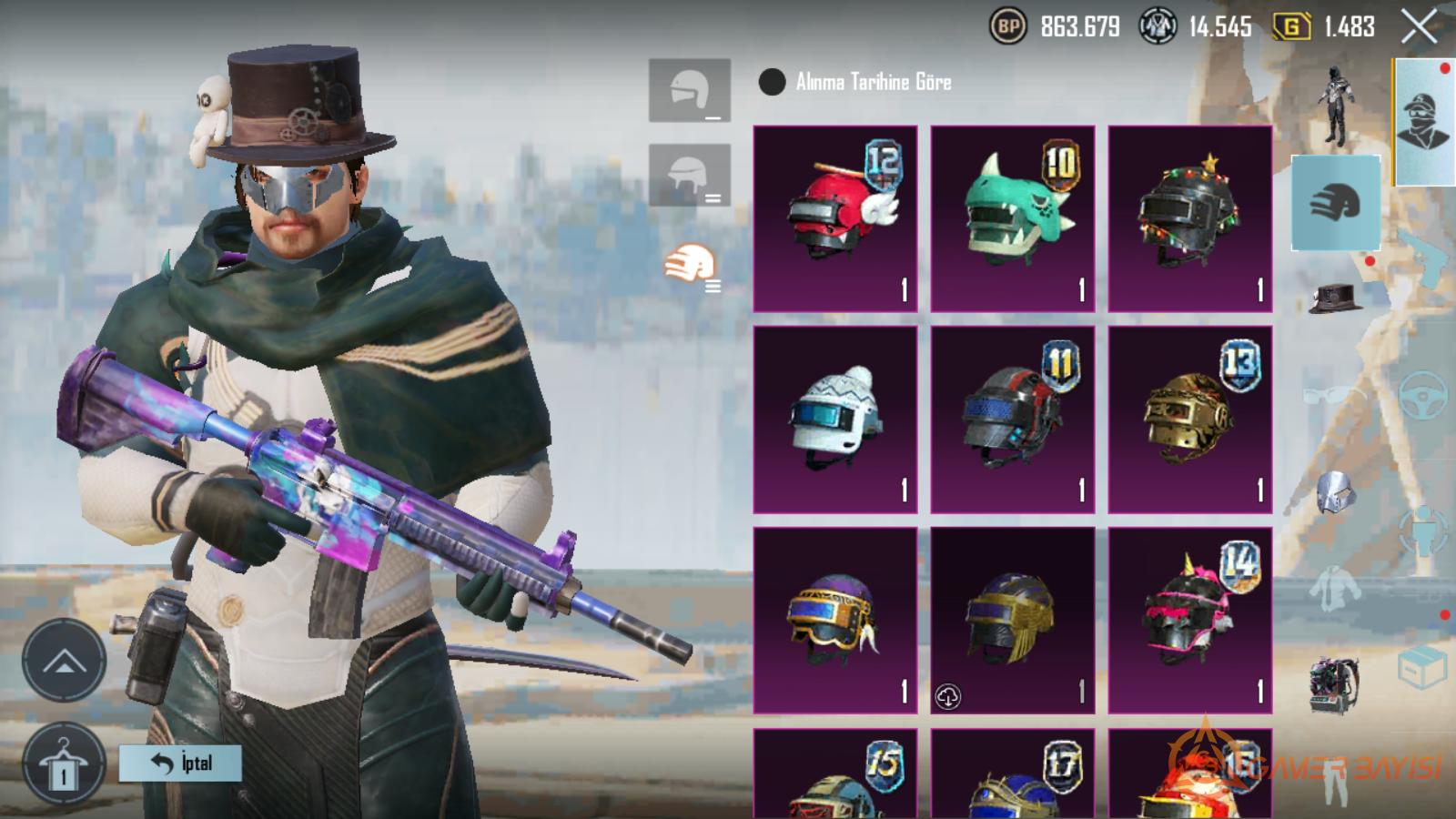The width and height of the screenshot is (1456, 819).
Task: Select the Christmas lights helmet
Action: pos(1189,218)
